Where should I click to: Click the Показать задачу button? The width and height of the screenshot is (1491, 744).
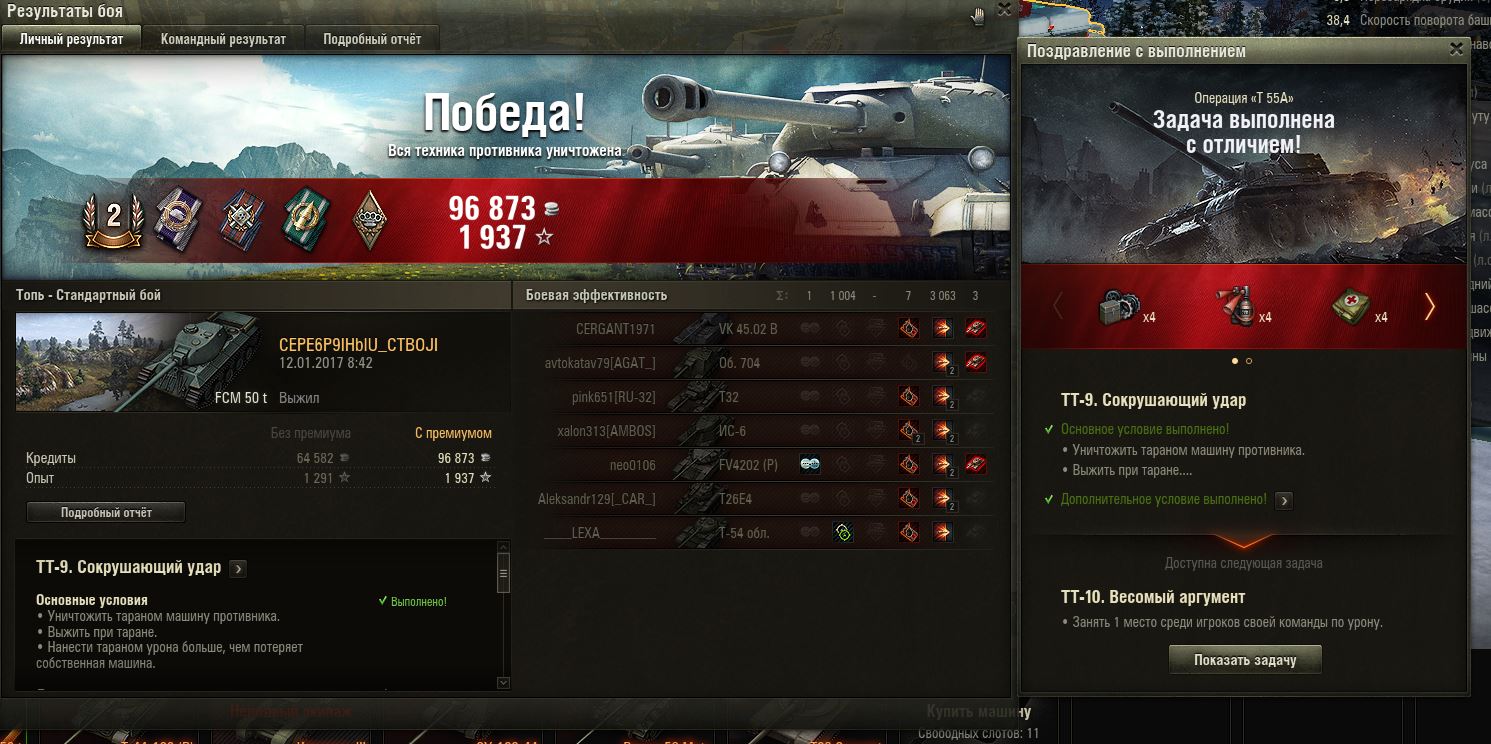(1245, 660)
